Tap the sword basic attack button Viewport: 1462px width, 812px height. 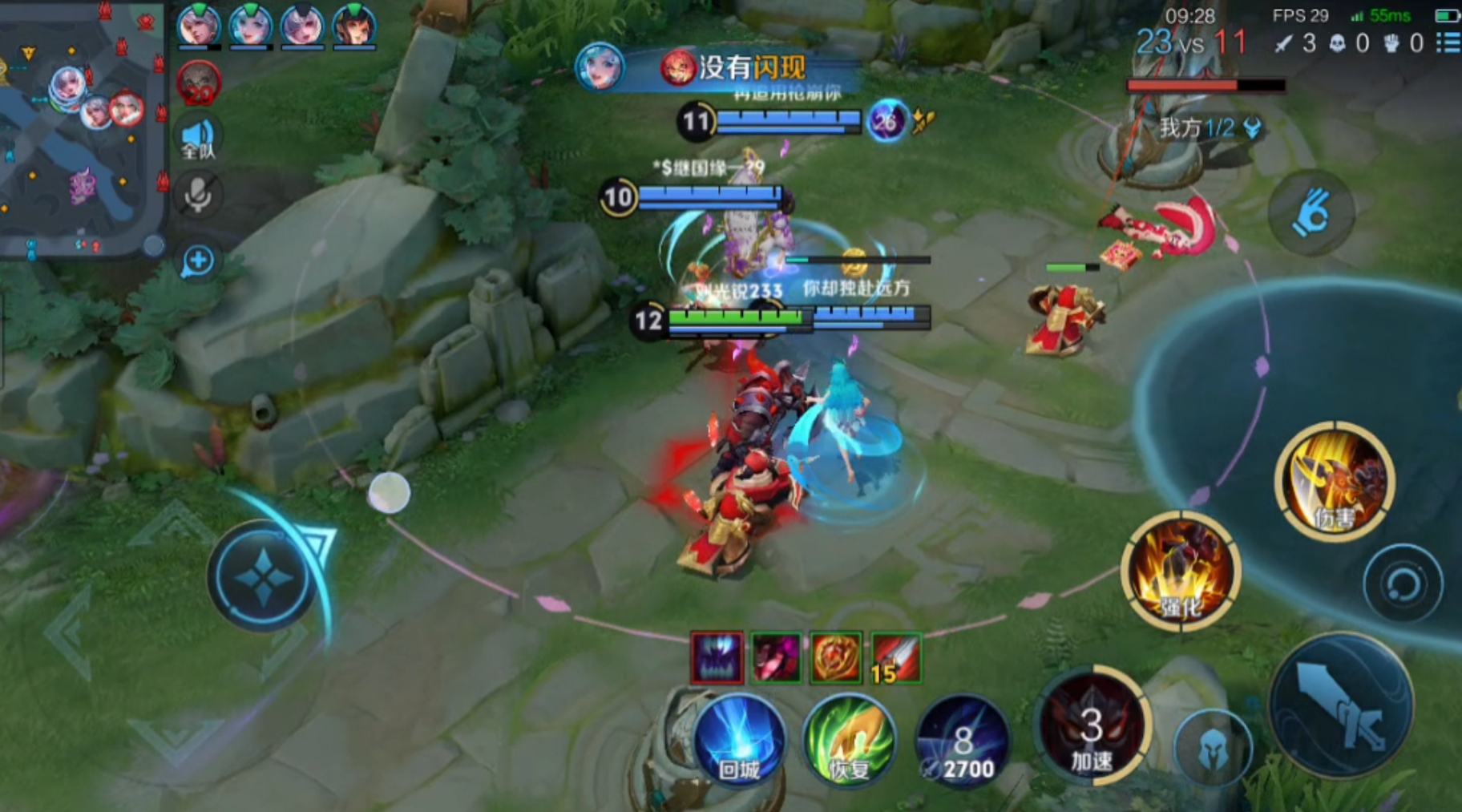1342,704
